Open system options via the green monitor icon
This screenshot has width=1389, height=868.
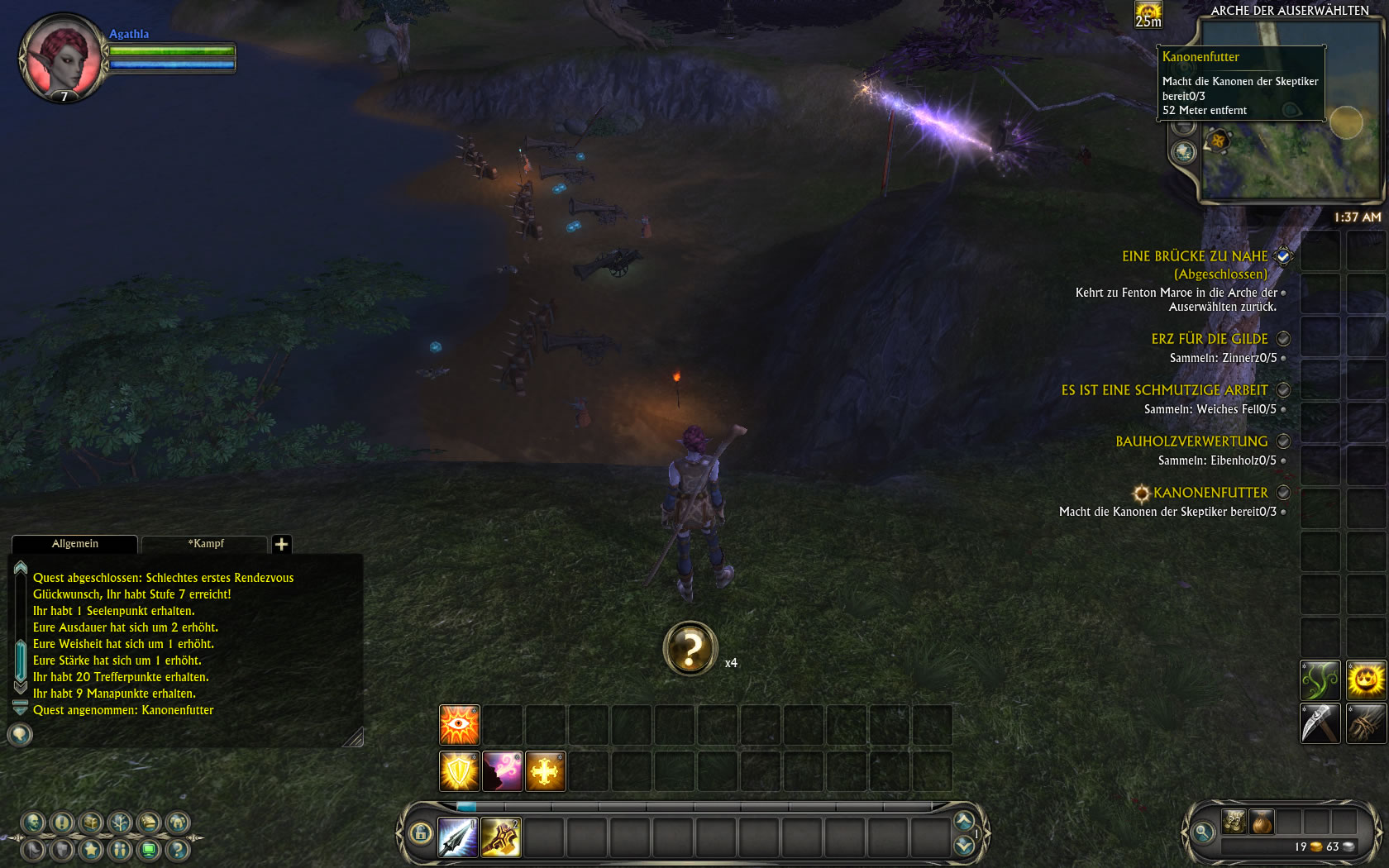tap(149, 851)
